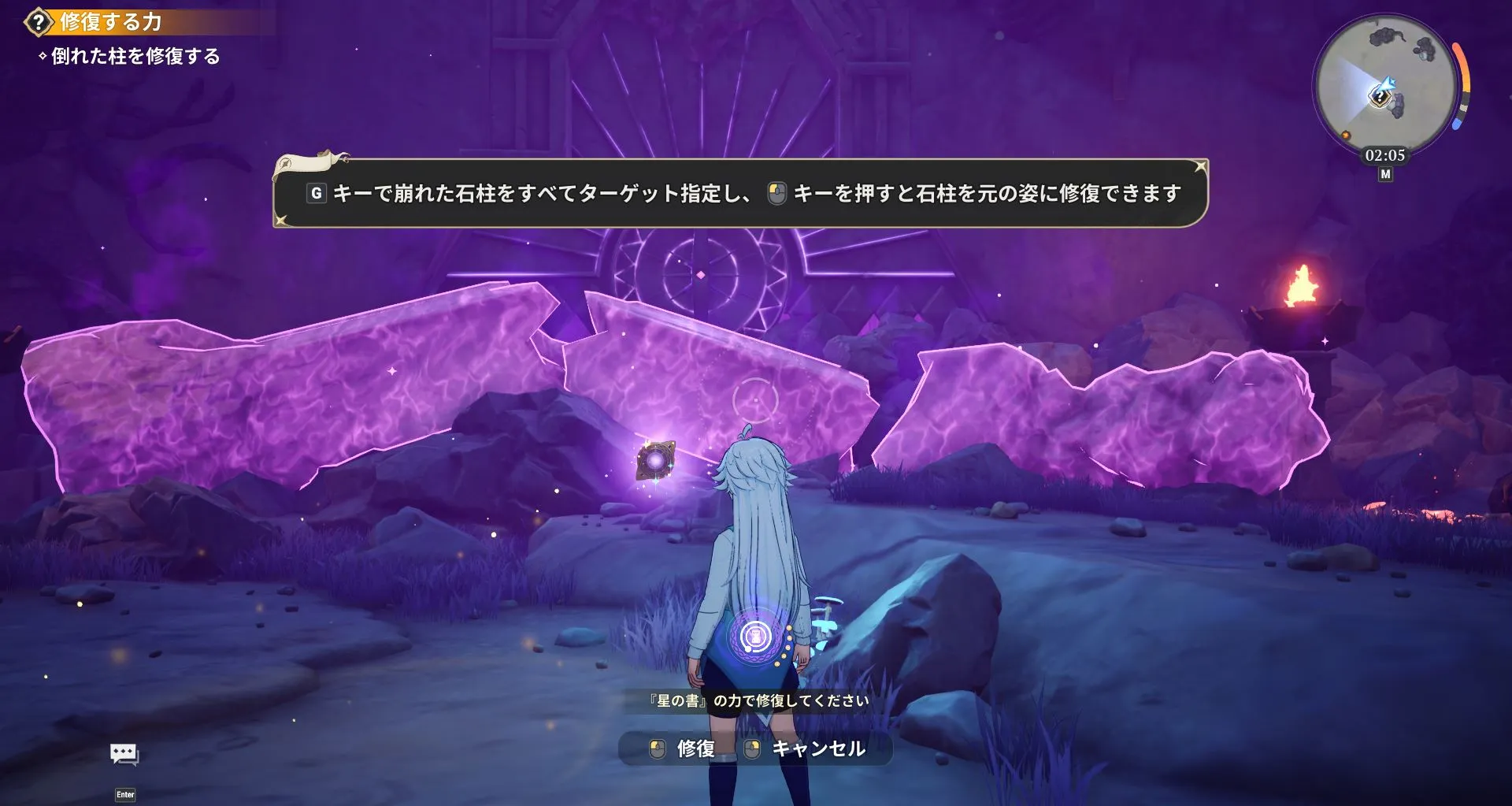
Task: Open the full map via the M key label
Action: point(1387,173)
